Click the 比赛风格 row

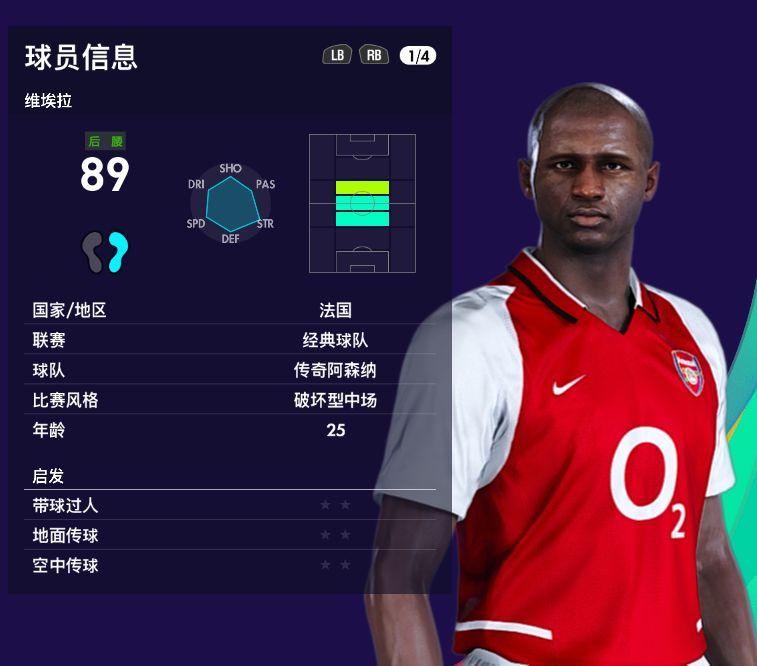pyautogui.click(x=232, y=400)
